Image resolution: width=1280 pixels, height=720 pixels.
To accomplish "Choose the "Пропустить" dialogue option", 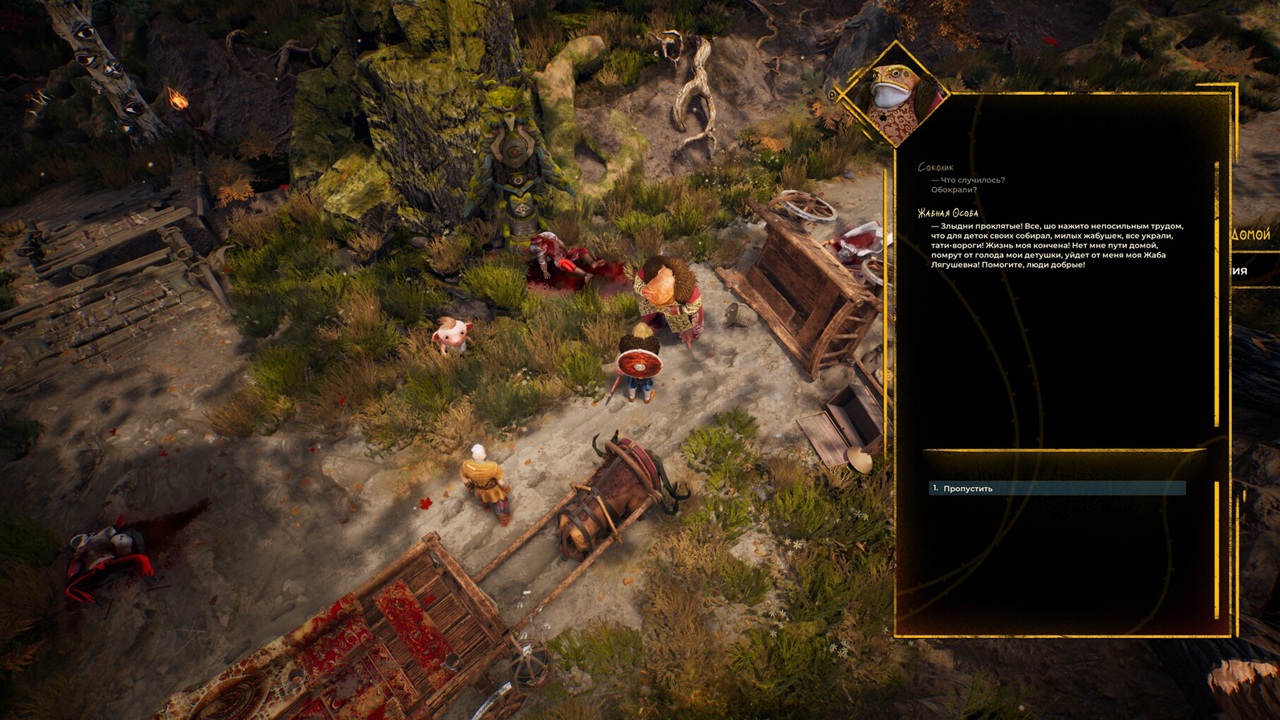I will (x=968, y=488).
